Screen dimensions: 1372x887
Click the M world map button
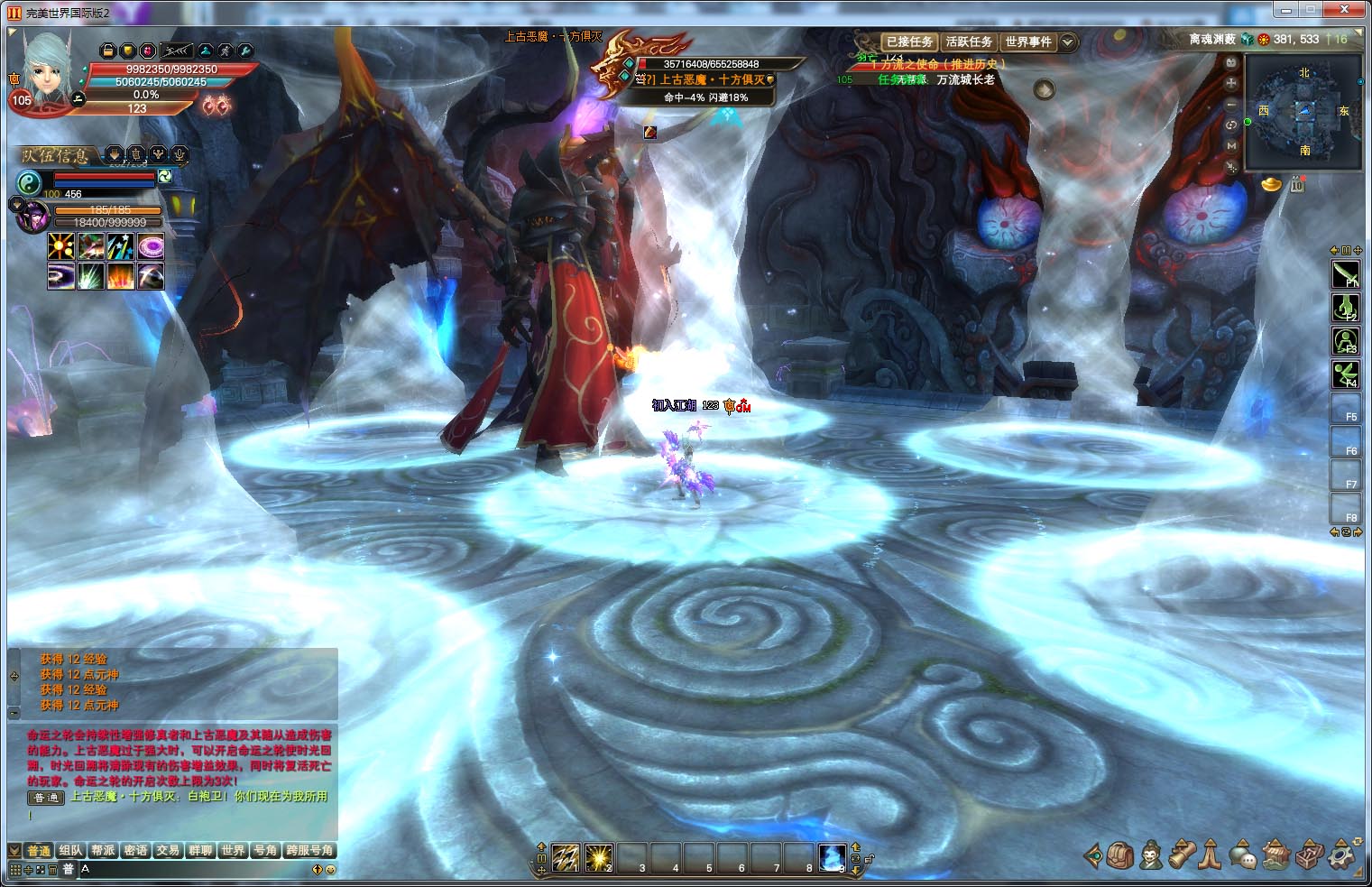click(x=1232, y=145)
